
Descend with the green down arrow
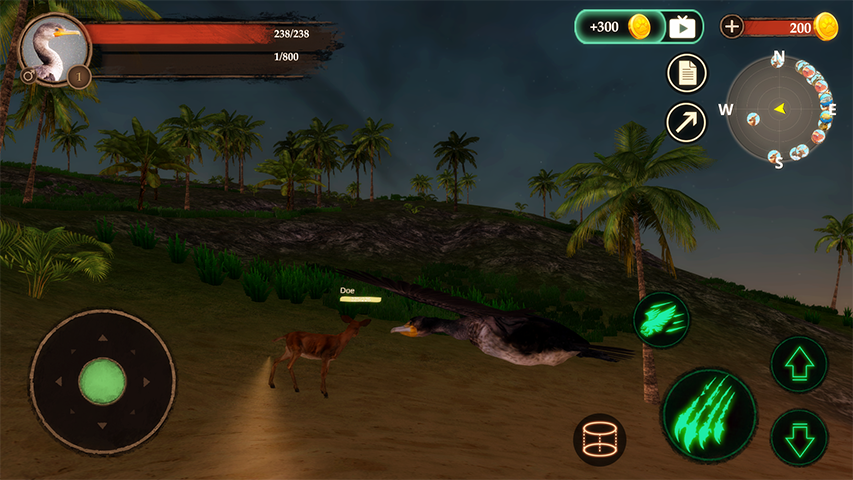(799, 437)
